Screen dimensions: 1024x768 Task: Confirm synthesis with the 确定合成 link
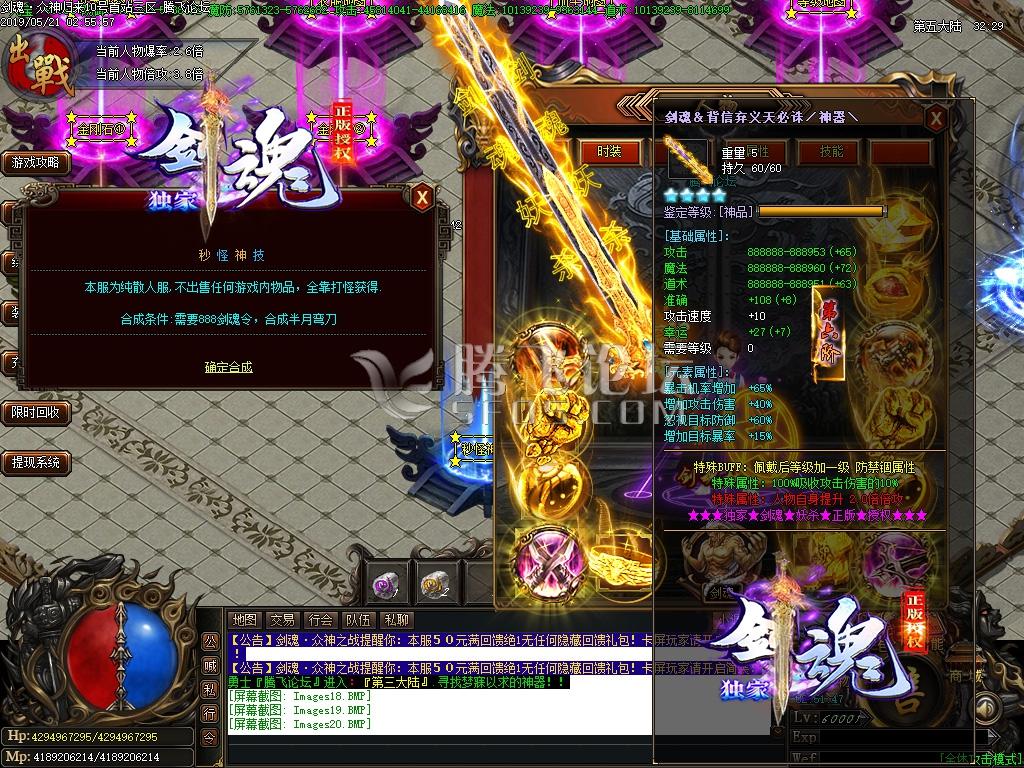coord(228,367)
